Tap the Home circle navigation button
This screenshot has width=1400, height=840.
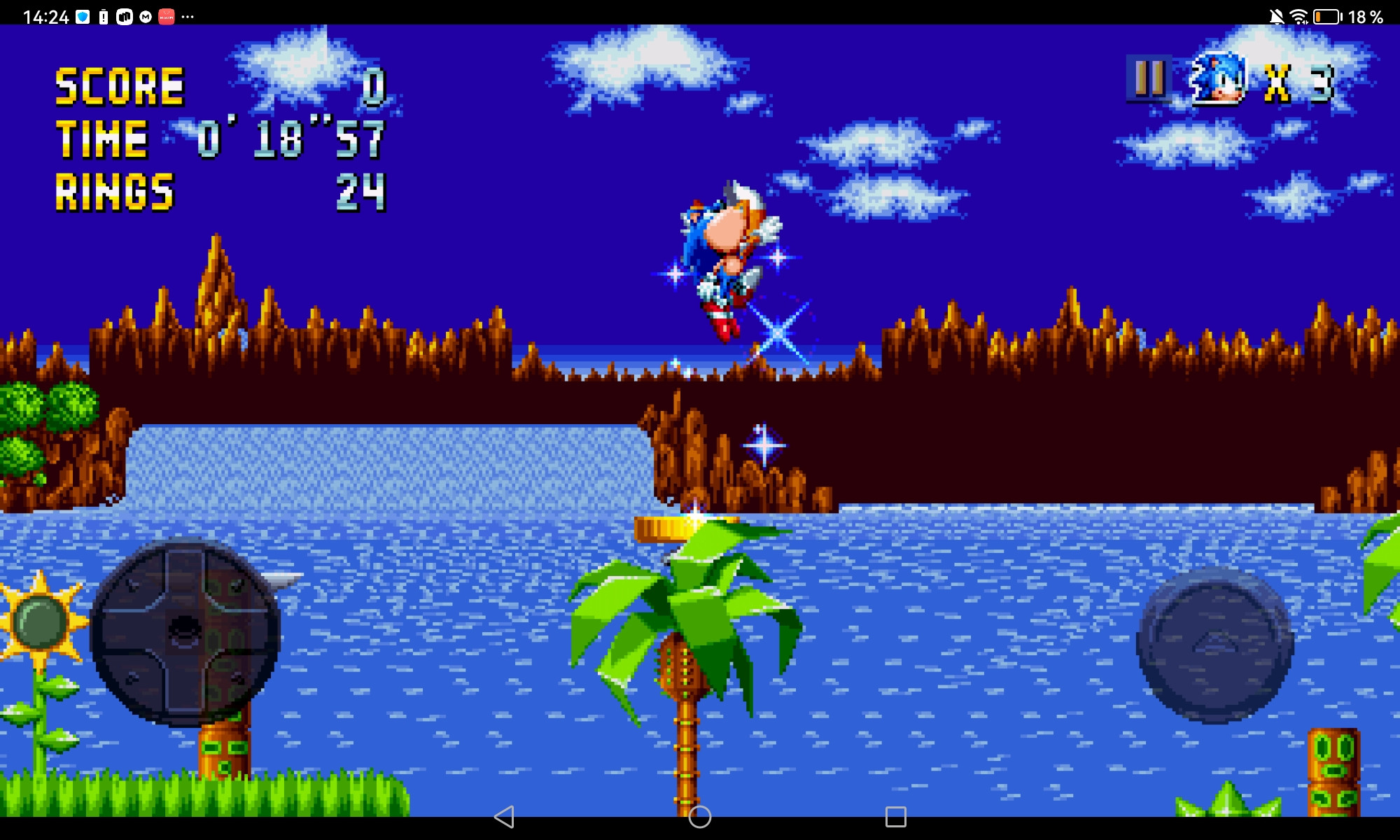pos(700,818)
